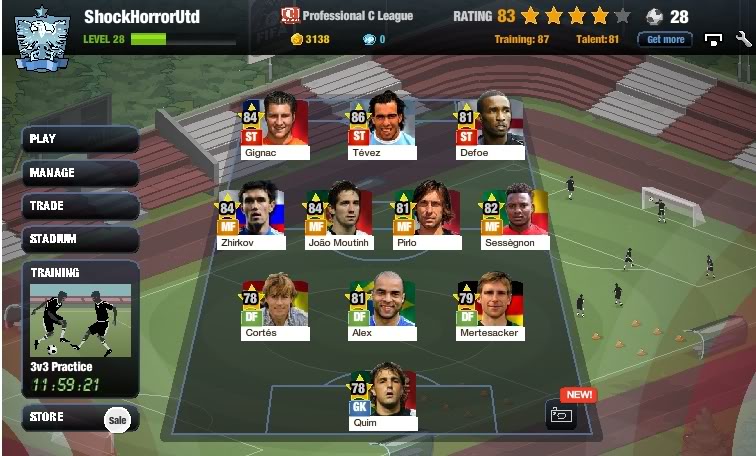Click the screen display icon
The height and width of the screenshot is (456, 756).
[x=713, y=40]
